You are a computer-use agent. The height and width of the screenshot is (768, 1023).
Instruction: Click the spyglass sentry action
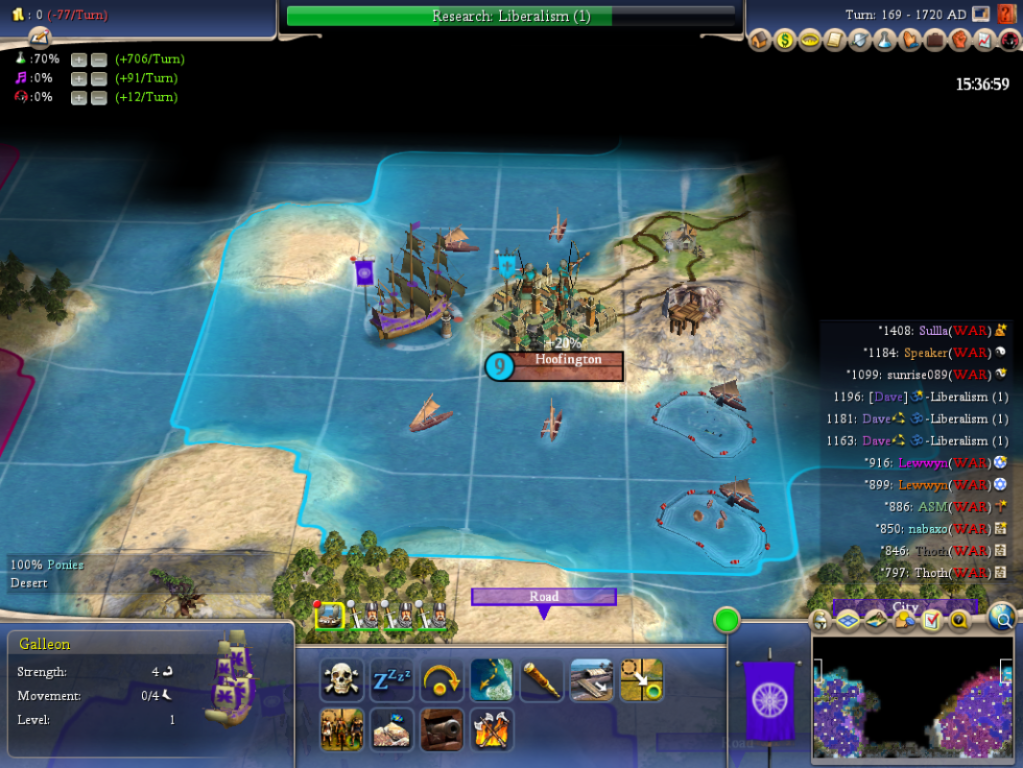(x=542, y=681)
